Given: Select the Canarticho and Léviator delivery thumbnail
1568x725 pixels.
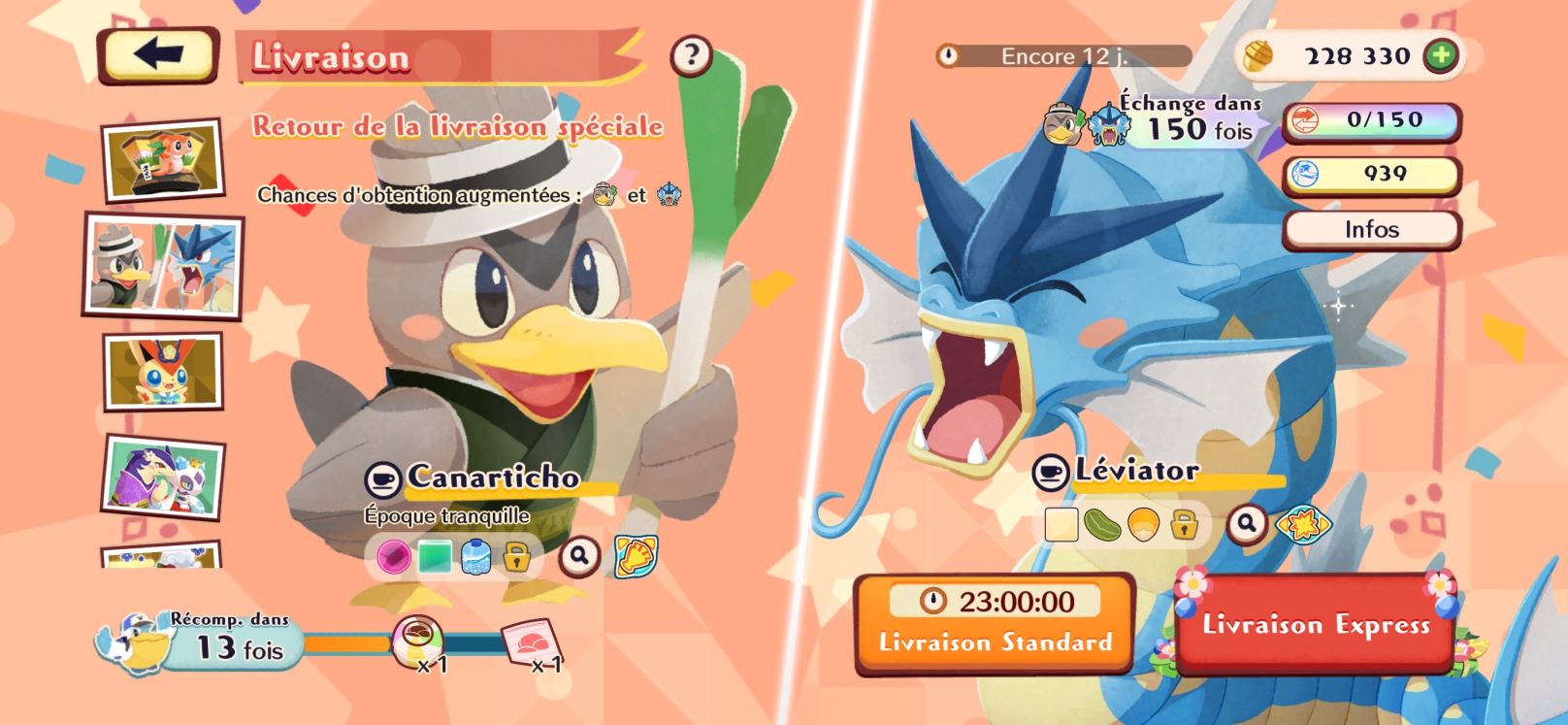Looking at the screenshot, I should (164, 266).
